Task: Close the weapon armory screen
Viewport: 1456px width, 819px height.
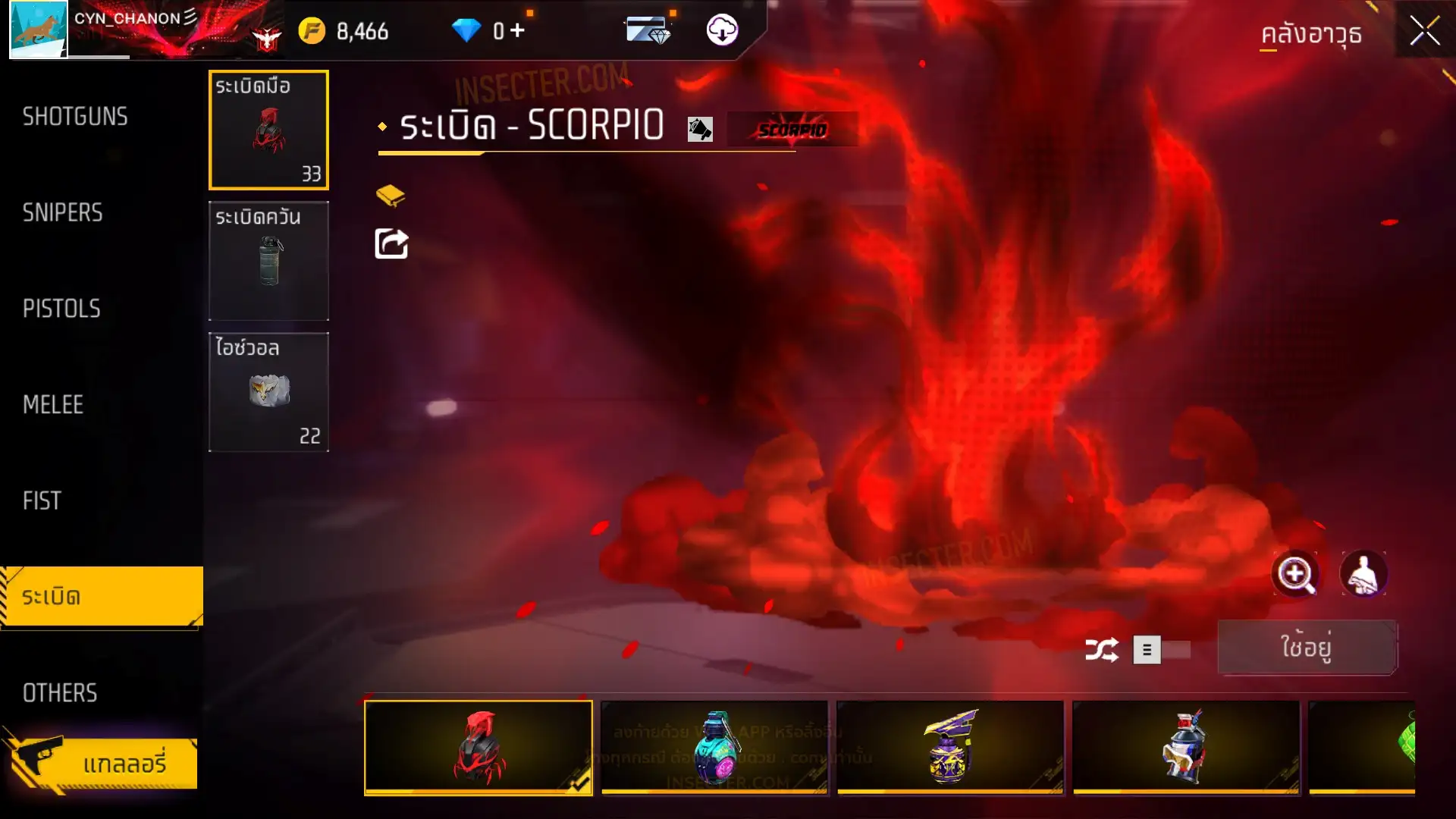Action: (x=1424, y=32)
